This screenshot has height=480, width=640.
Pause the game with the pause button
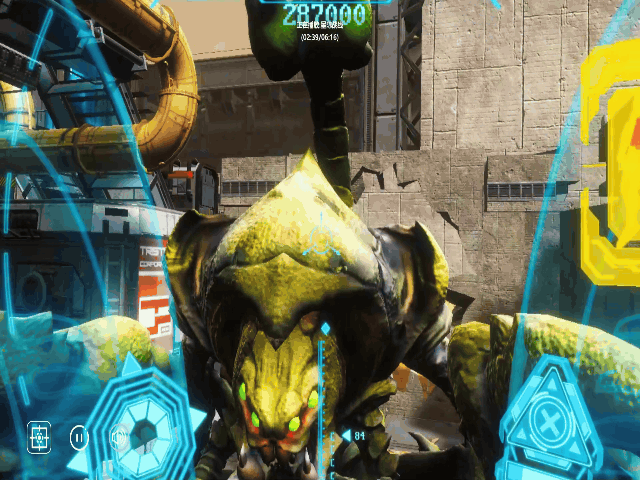pos(79,437)
